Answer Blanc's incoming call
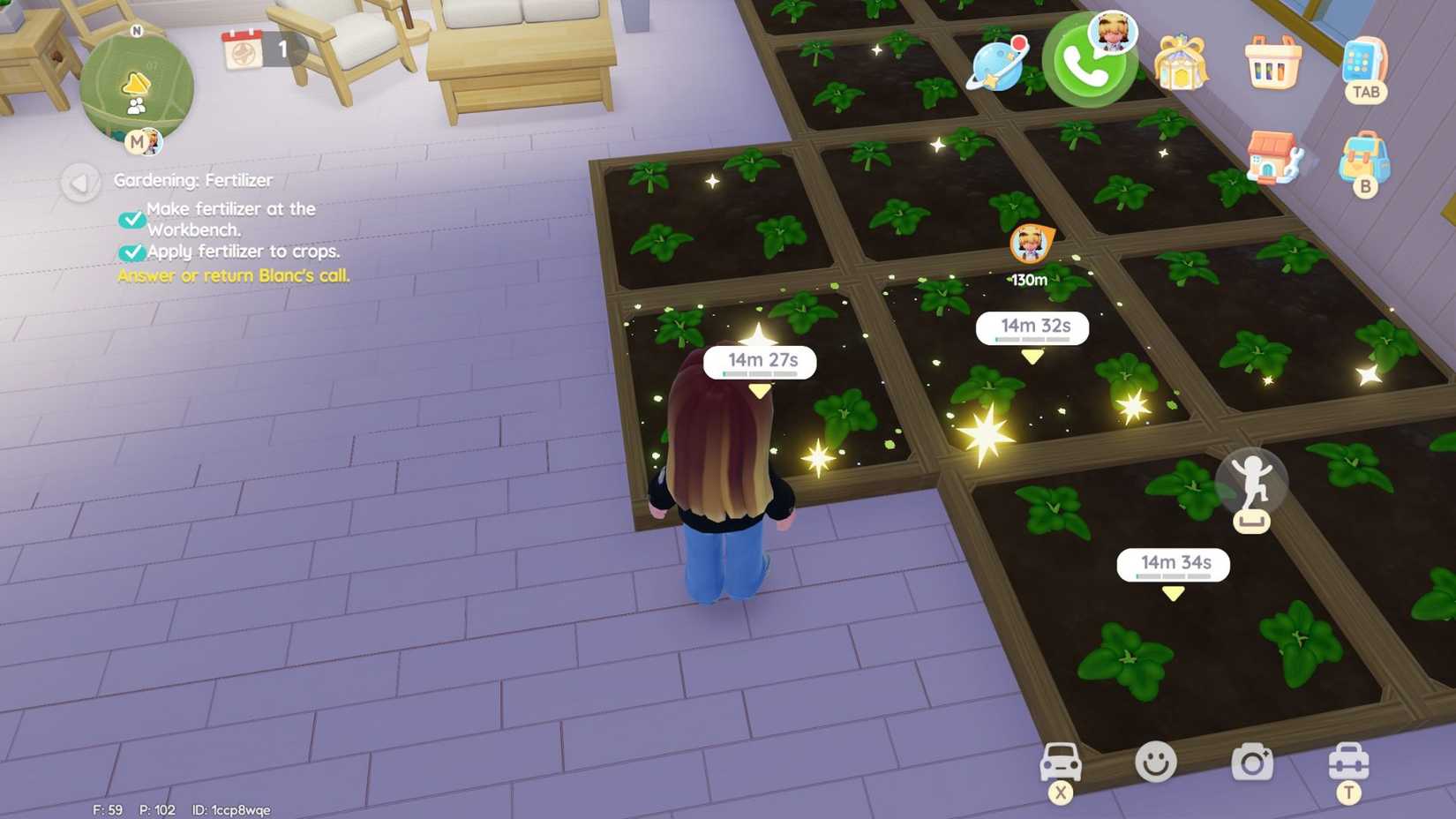Image resolution: width=1456 pixels, height=819 pixels. pyautogui.click(x=1090, y=69)
